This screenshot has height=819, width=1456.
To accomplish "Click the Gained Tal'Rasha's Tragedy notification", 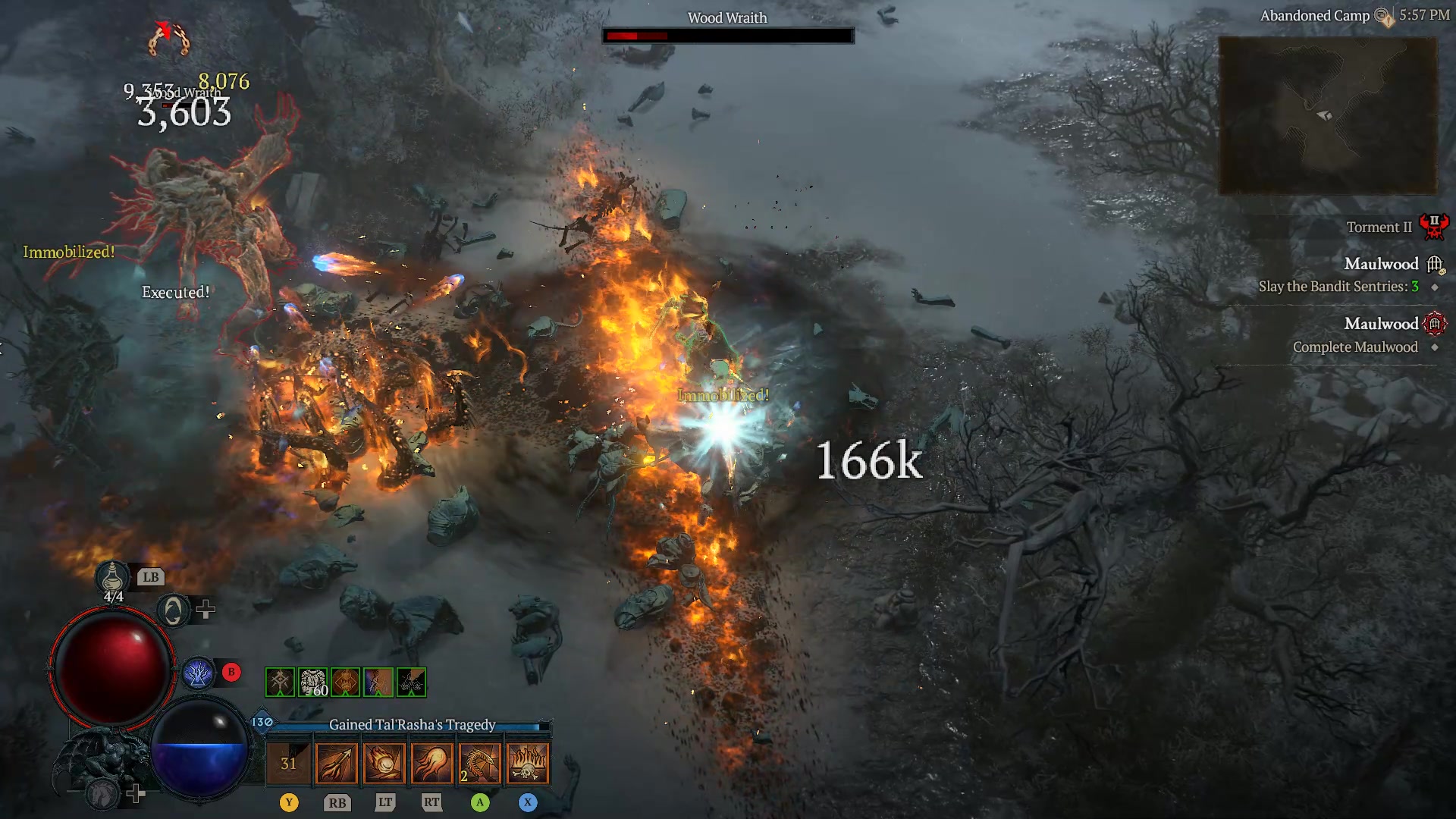I will coord(412,725).
